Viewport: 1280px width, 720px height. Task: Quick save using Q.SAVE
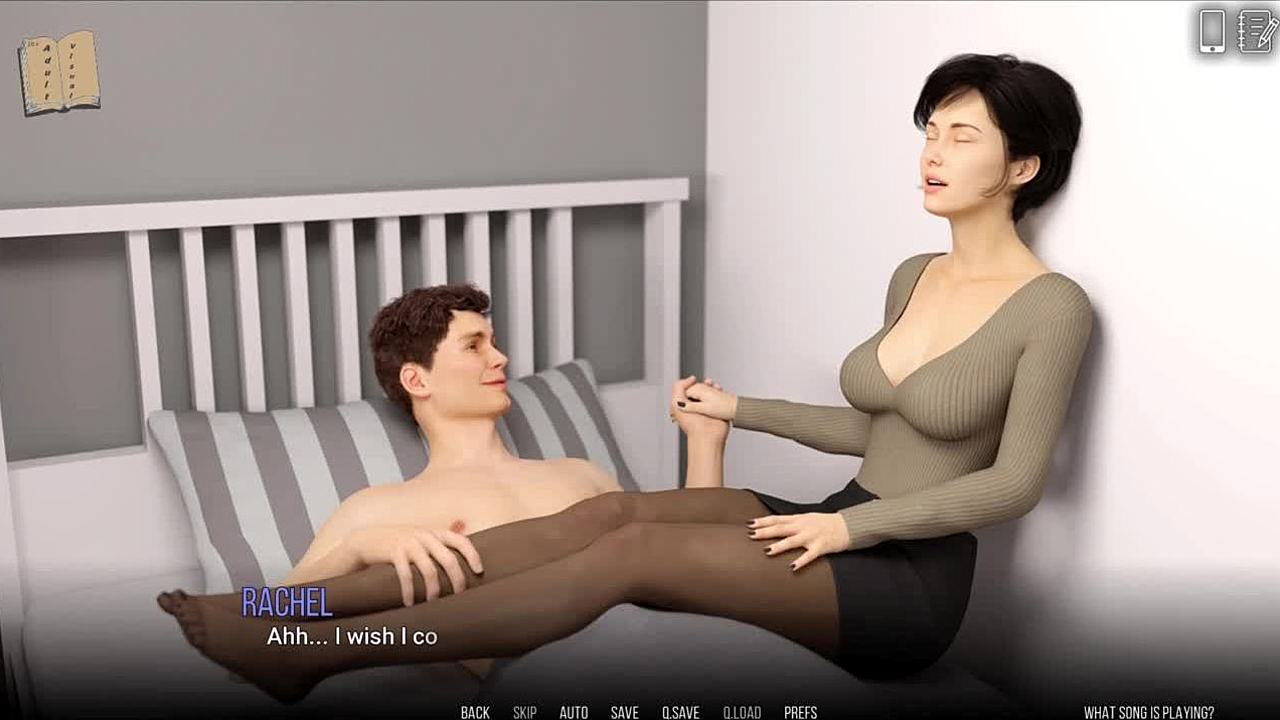(x=680, y=712)
